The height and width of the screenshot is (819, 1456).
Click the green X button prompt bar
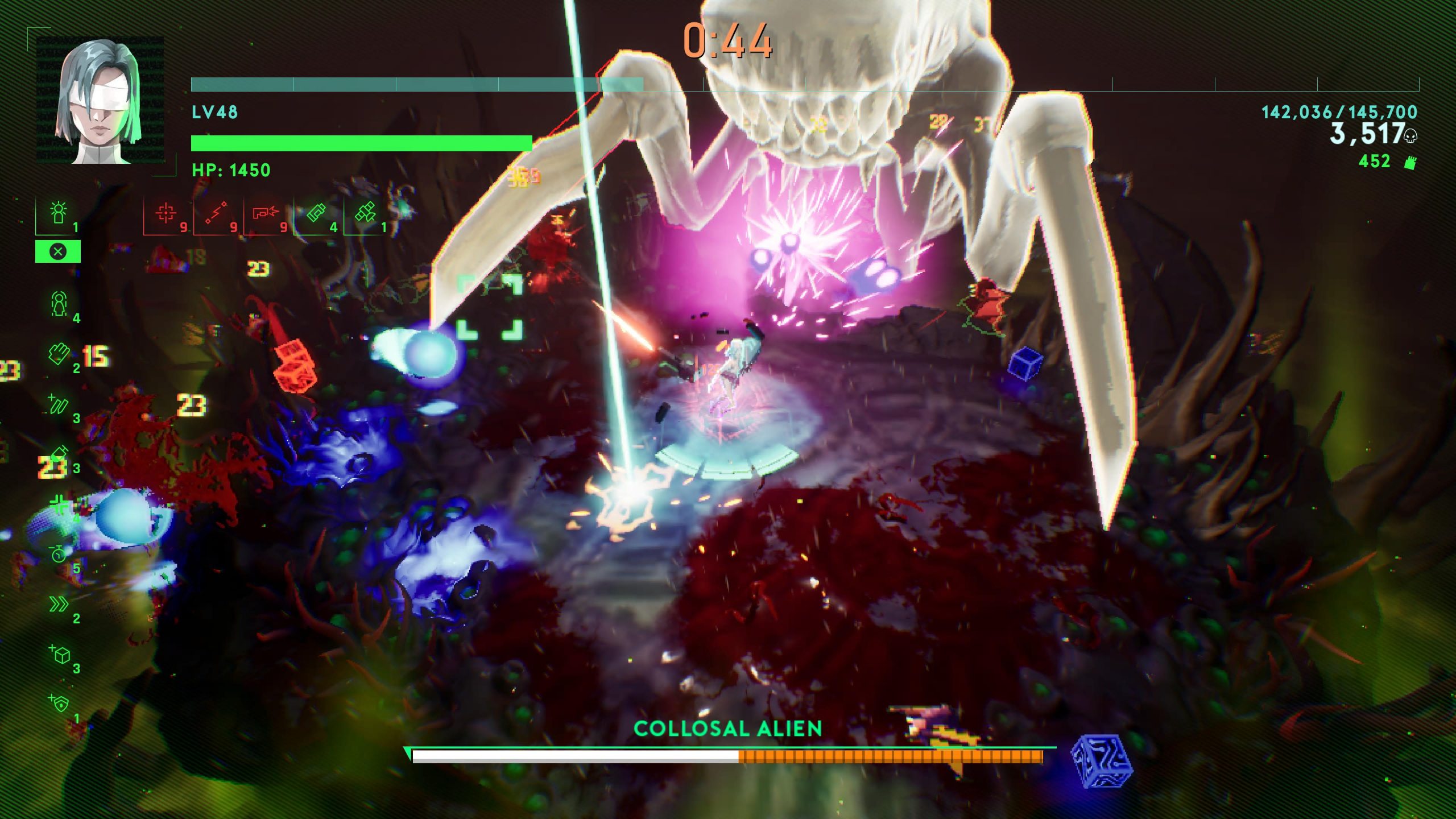pos(58,251)
